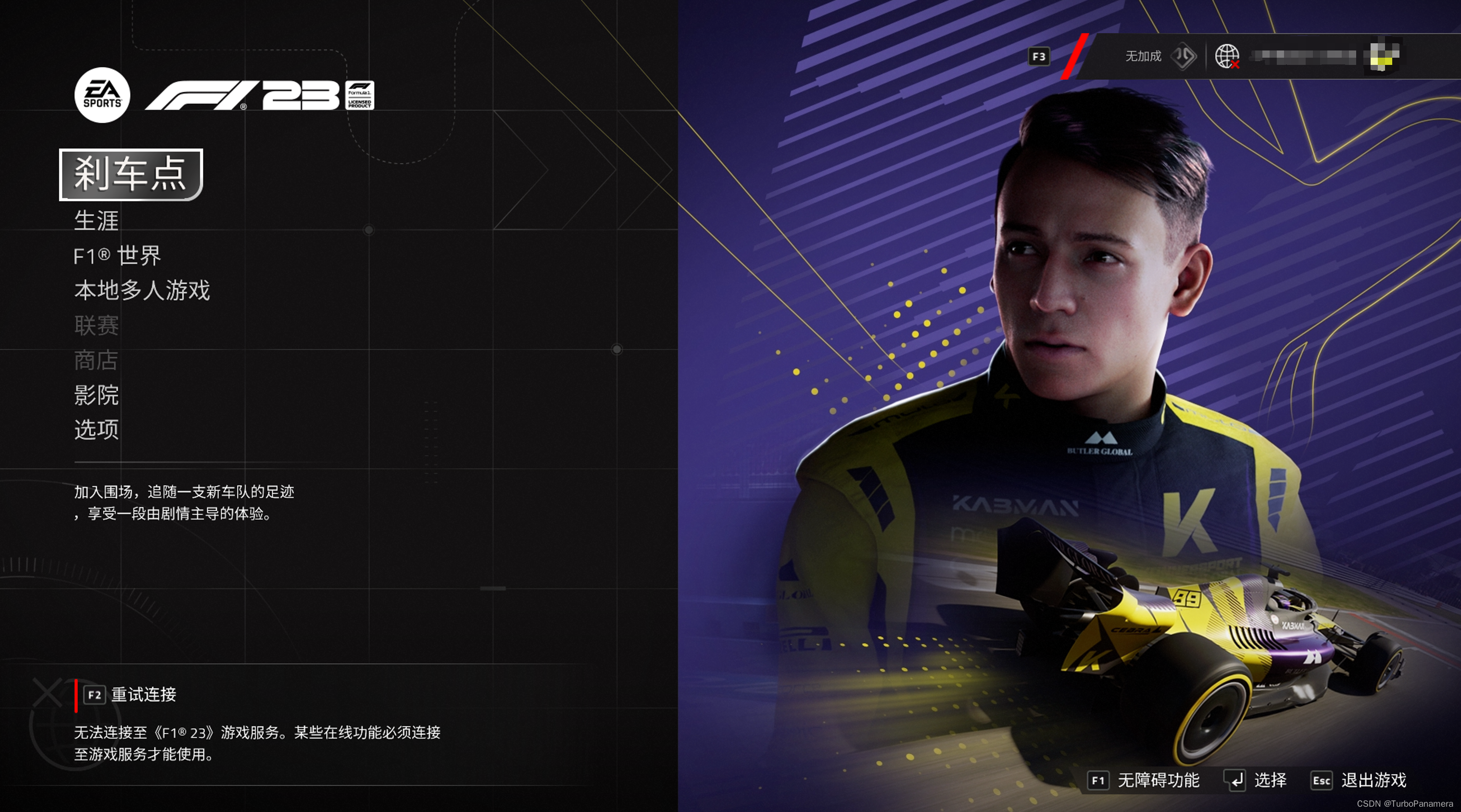Image resolution: width=1461 pixels, height=812 pixels.
Task: Click the globe network status icon
Action: [x=1227, y=56]
